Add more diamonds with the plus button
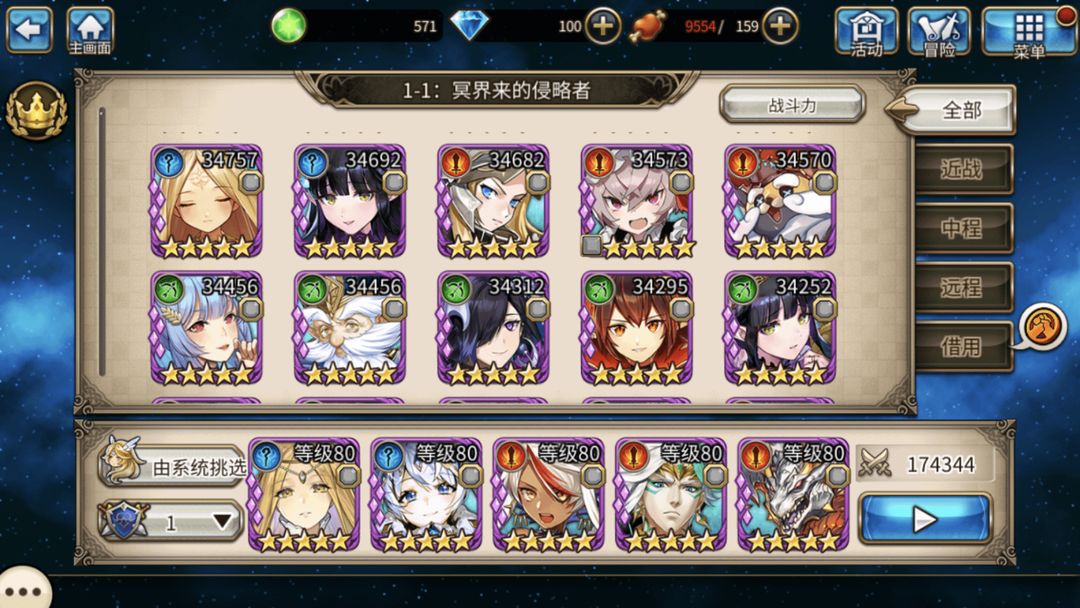The height and width of the screenshot is (608, 1080). 602,26
